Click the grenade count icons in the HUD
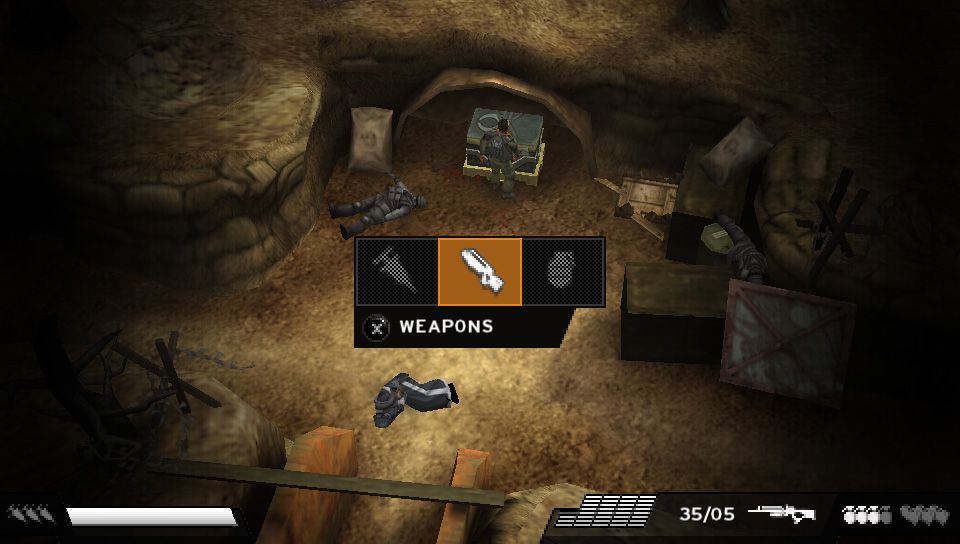960x544 pixels. pos(866,515)
